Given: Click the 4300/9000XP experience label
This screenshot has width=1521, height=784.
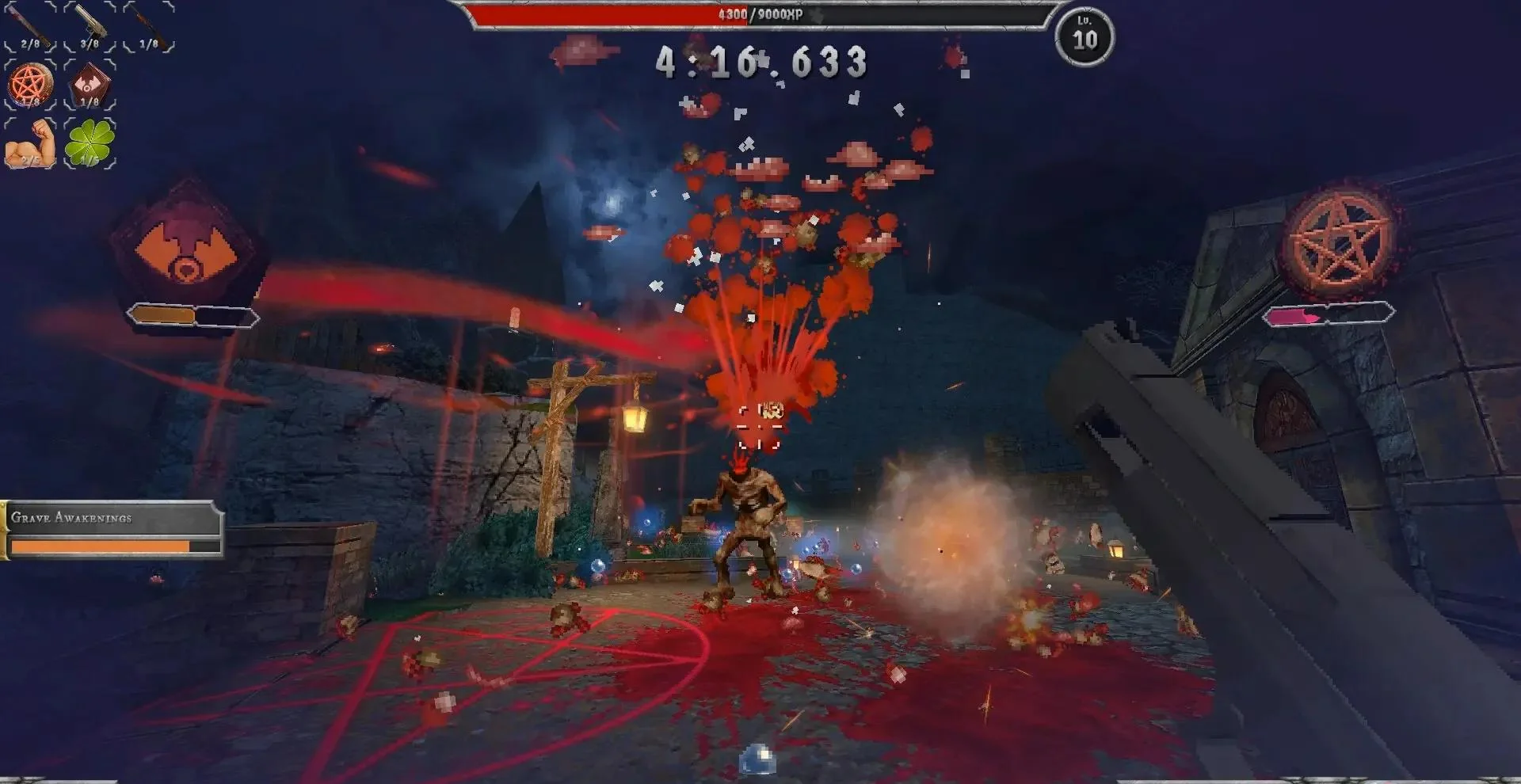Looking at the screenshot, I should point(759,13).
